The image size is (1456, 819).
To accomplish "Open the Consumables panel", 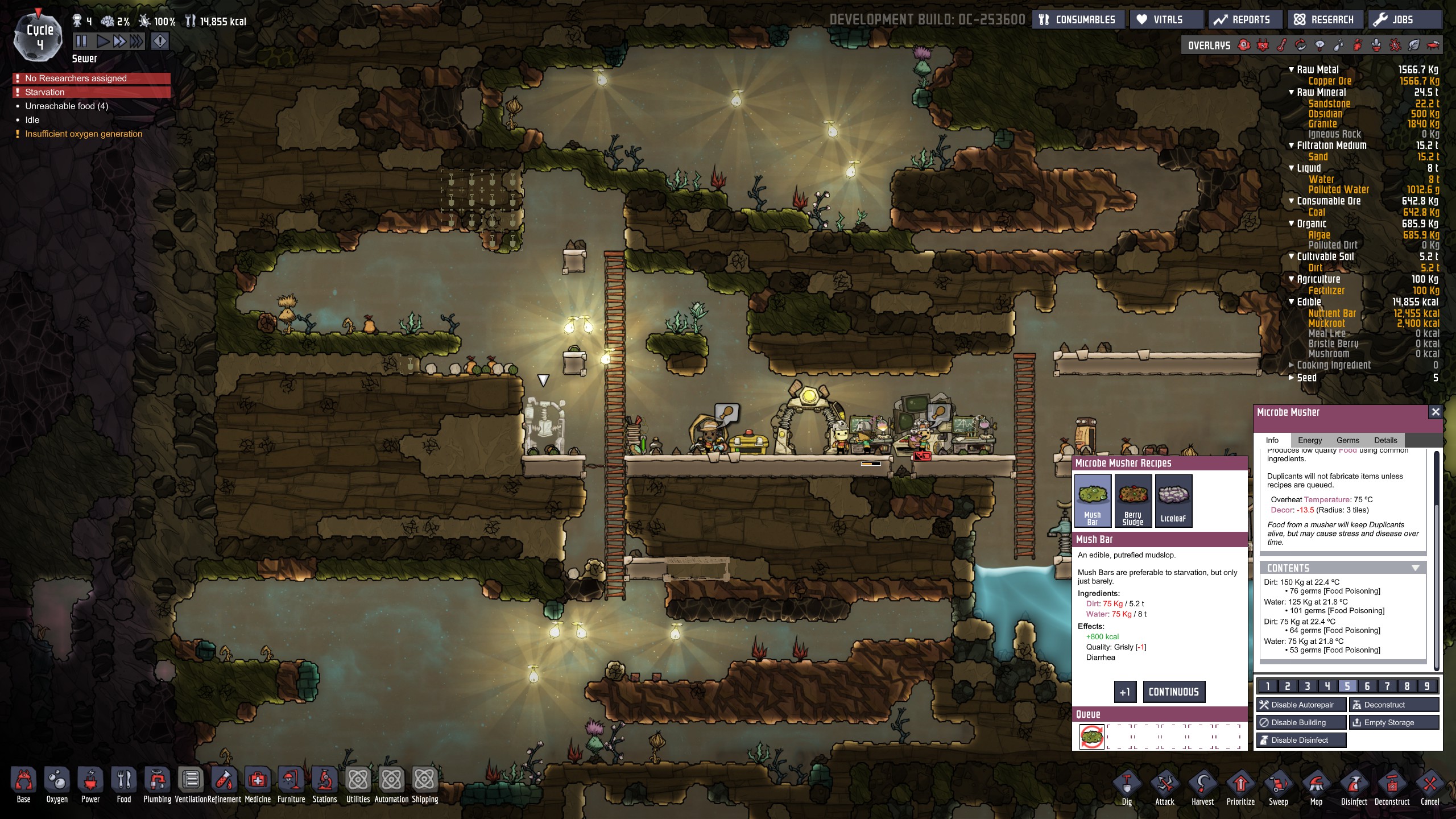I will point(1078,20).
